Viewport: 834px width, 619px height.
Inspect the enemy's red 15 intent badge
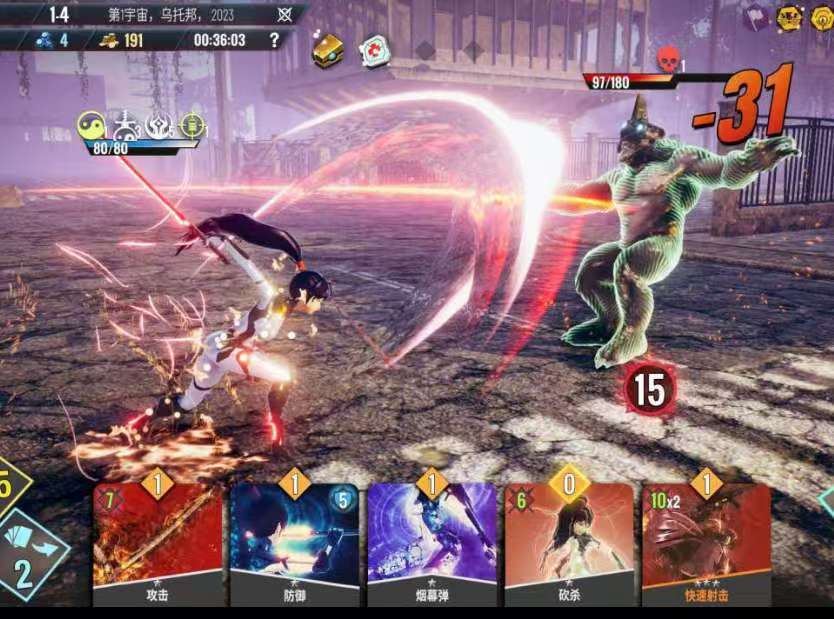(x=649, y=389)
